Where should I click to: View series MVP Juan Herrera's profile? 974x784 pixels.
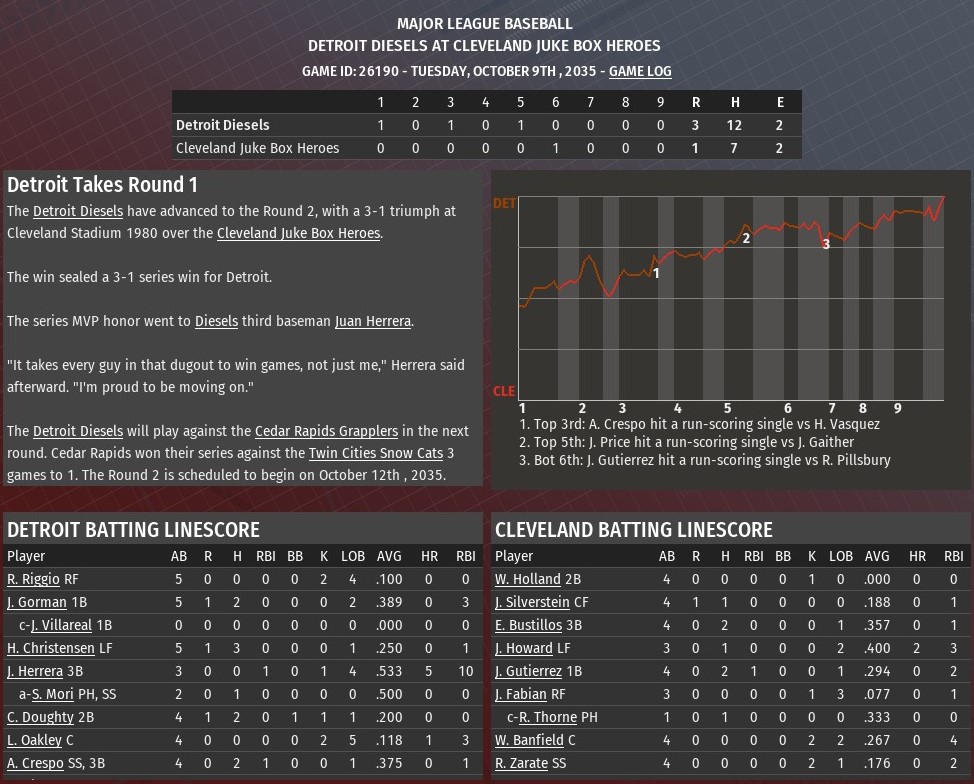point(372,321)
